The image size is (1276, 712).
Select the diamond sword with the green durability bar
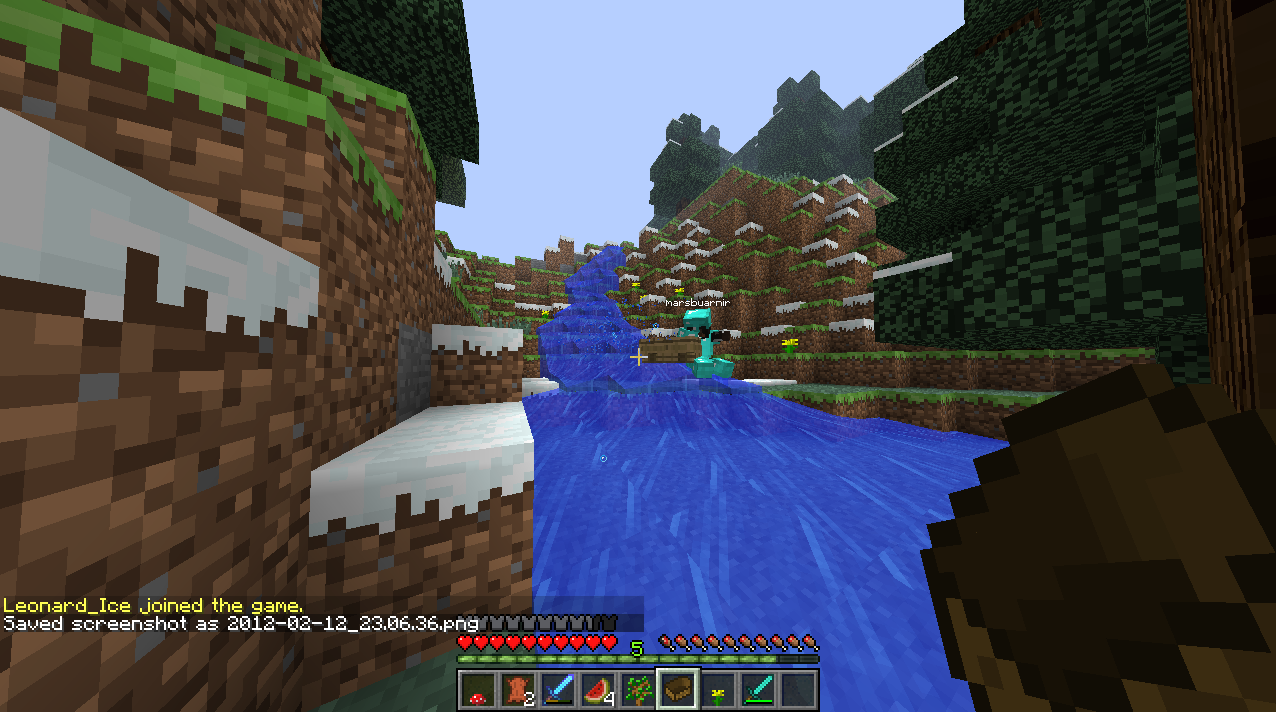(758, 690)
